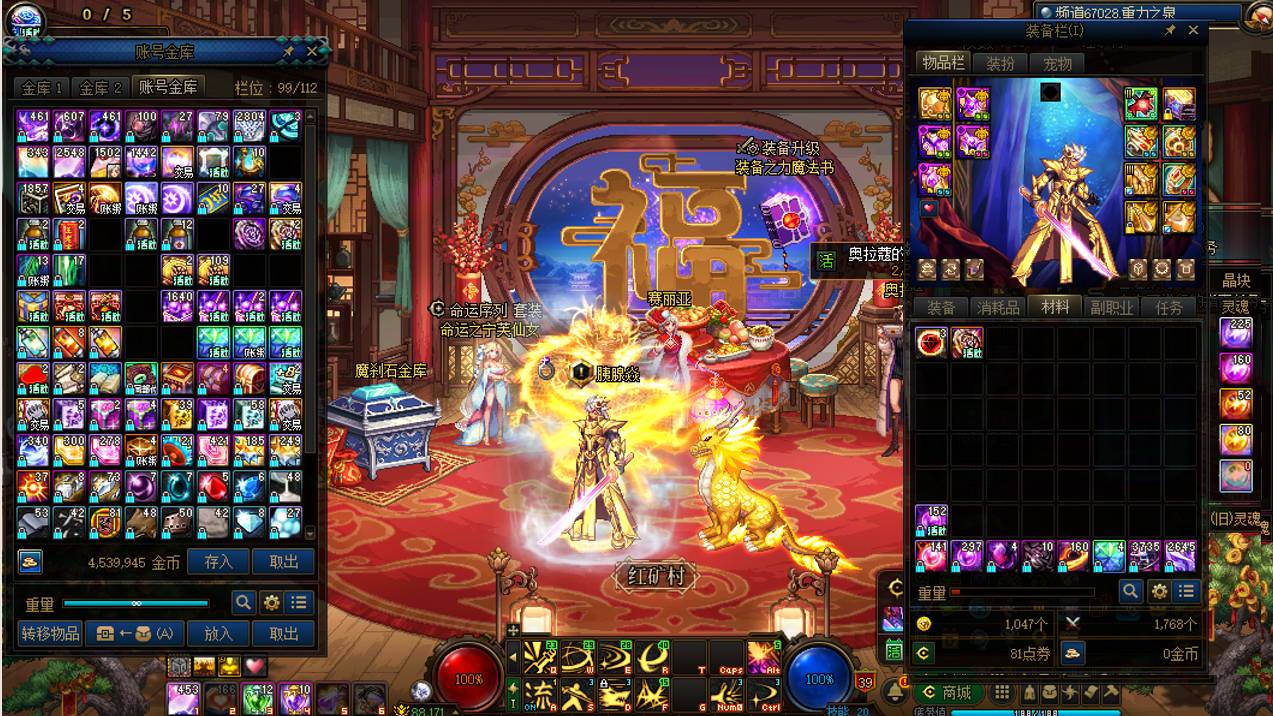Switch to the 金库 1 tab
The height and width of the screenshot is (716, 1273).
click(x=44, y=88)
